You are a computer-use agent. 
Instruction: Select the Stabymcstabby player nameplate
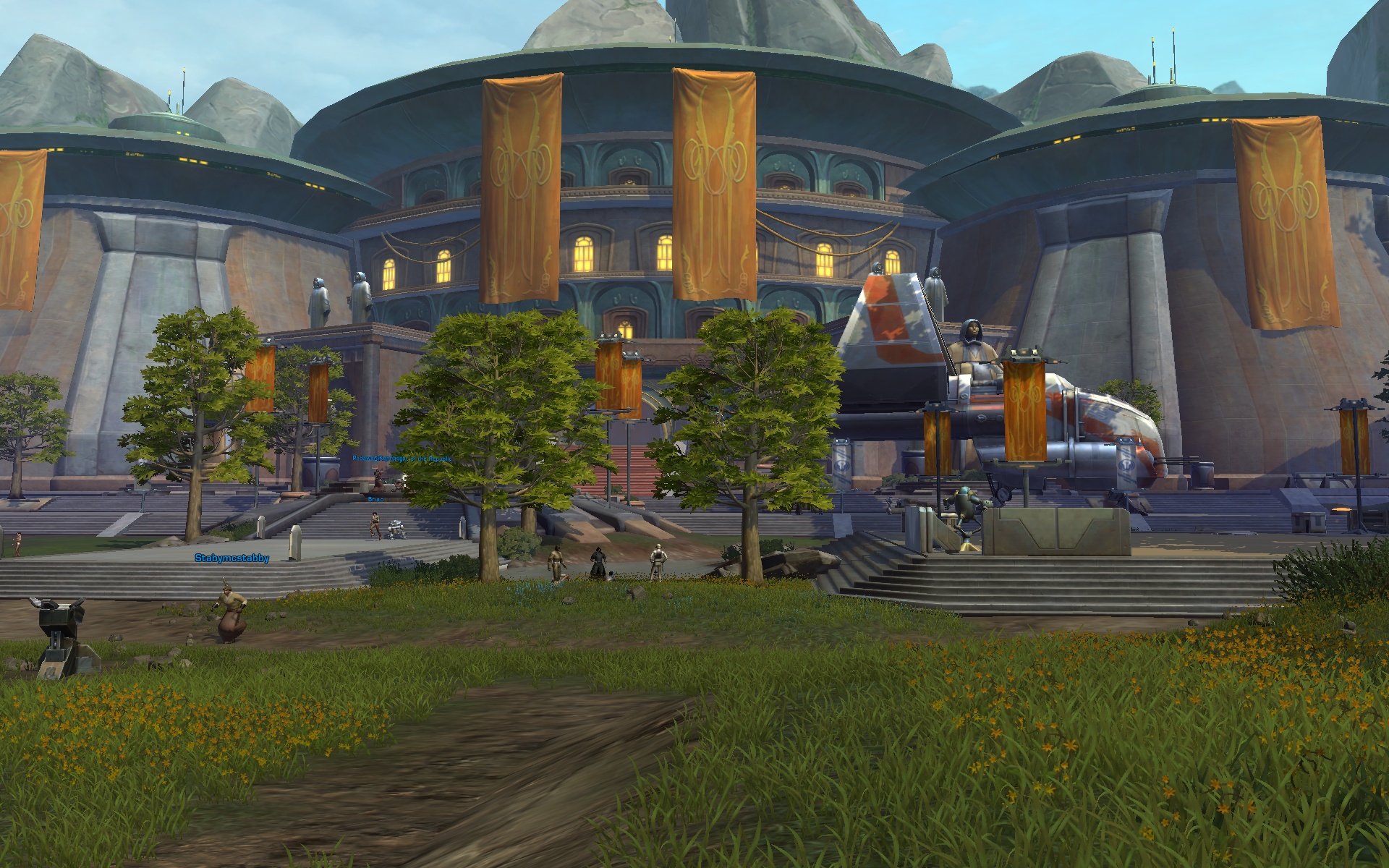click(x=231, y=558)
